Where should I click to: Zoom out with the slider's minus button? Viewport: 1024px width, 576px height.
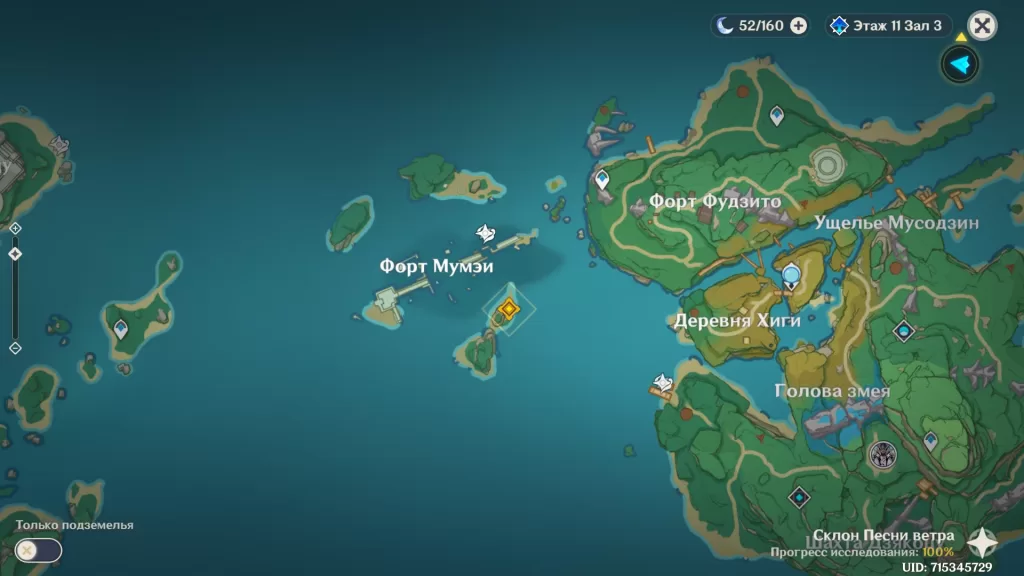(x=15, y=348)
